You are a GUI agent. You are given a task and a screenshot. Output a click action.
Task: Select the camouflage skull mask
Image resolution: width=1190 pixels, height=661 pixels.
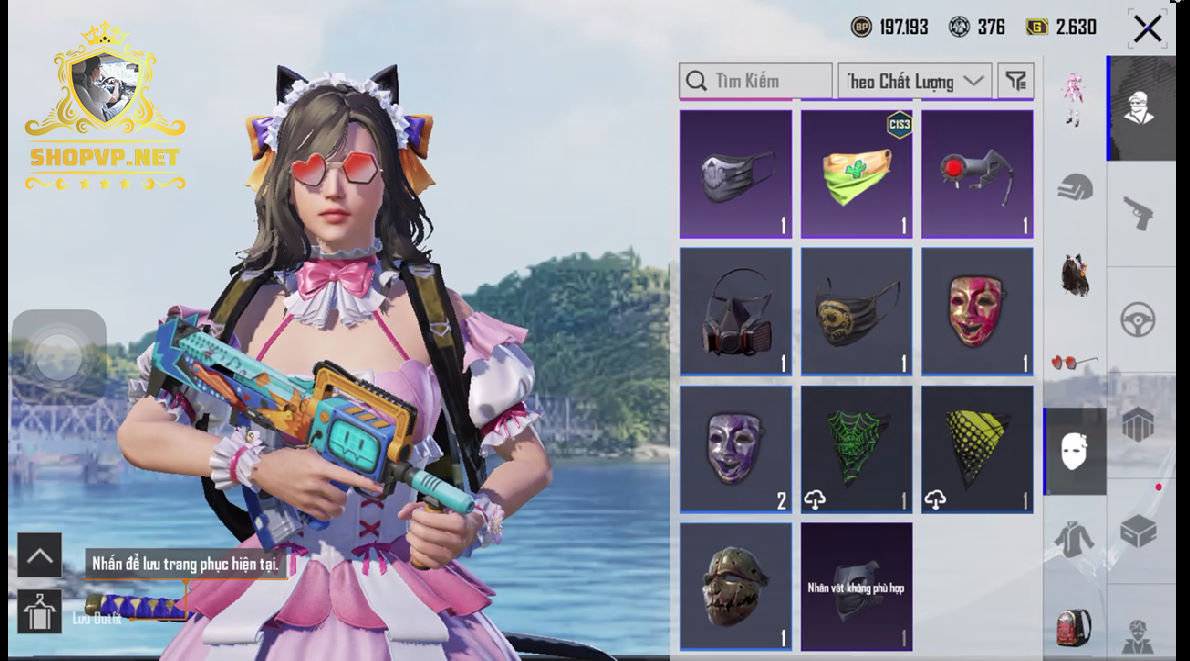[x=736, y=586]
